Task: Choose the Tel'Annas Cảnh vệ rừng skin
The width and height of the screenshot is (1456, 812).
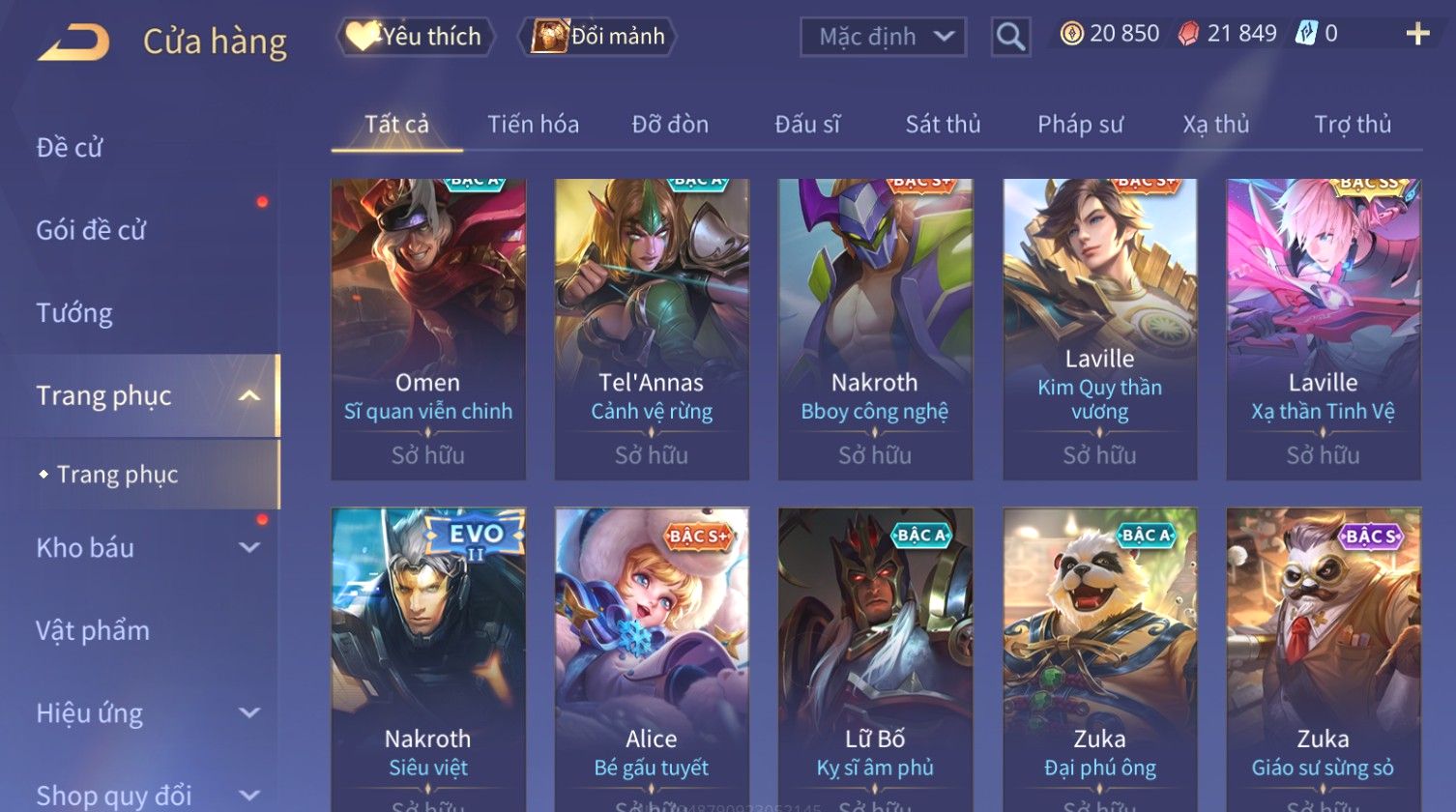Action: pyautogui.click(x=652, y=329)
